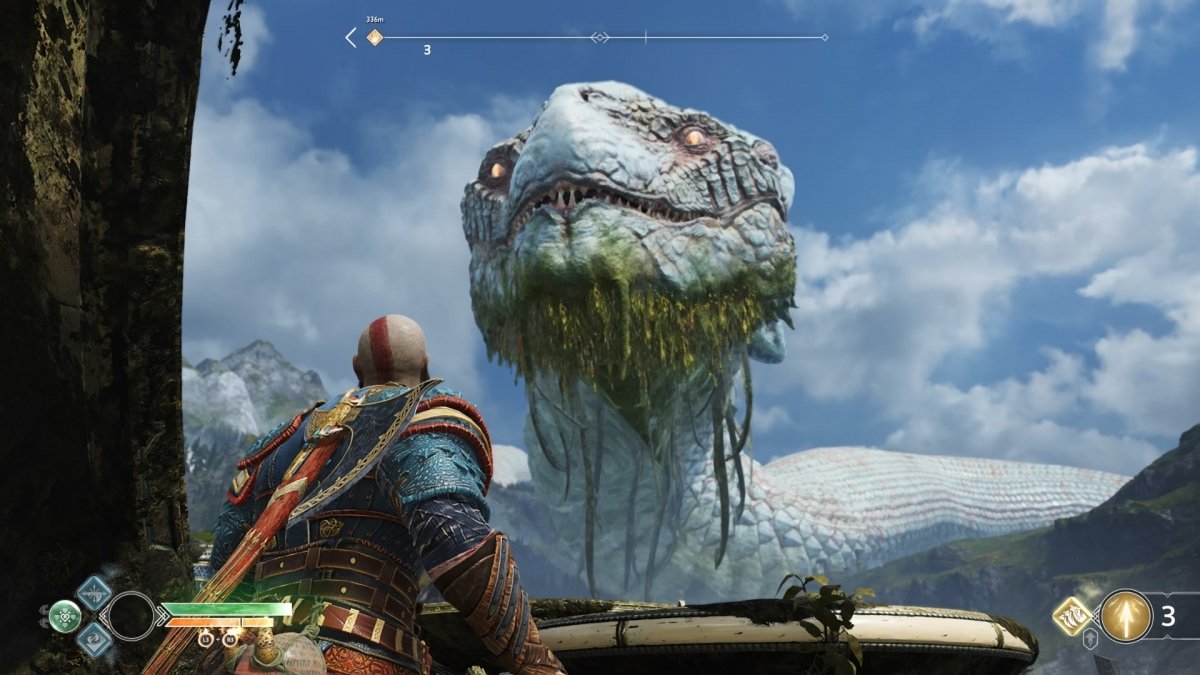Select the compass center diamond marker
1200x675 pixels.
point(600,38)
